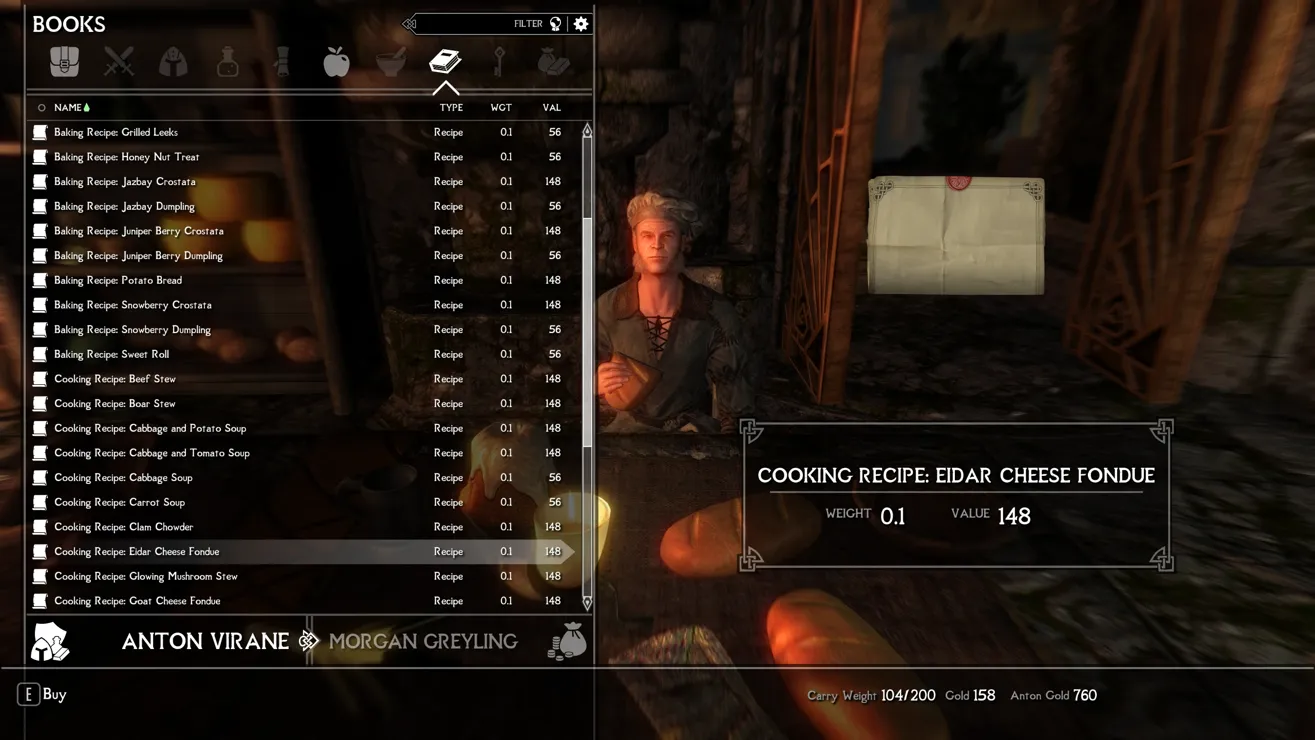Show Anton Virane's merchant stock
Image resolution: width=1315 pixels, height=740 pixels.
[205, 641]
